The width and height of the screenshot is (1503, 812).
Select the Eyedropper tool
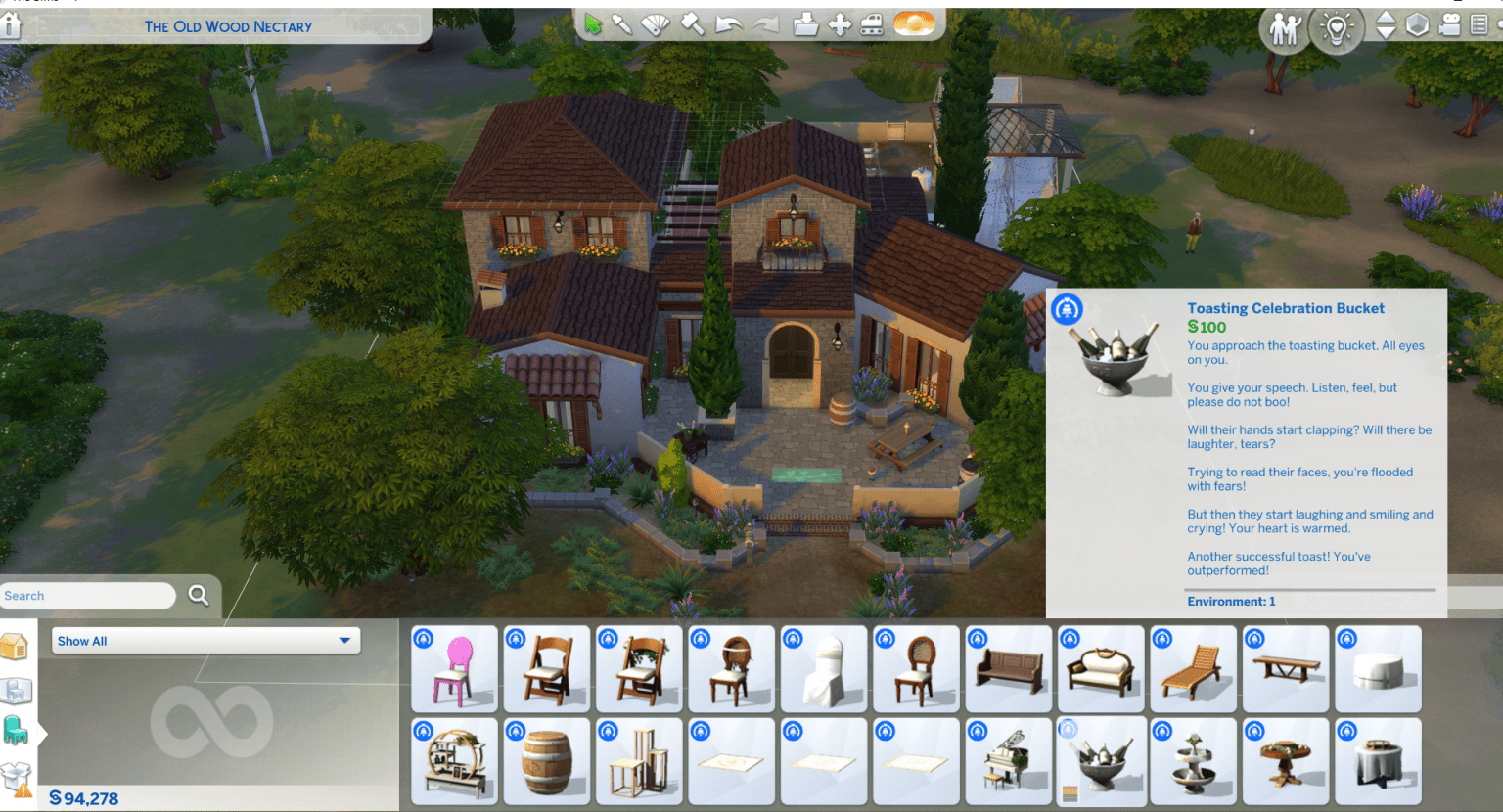pos(623,24)
